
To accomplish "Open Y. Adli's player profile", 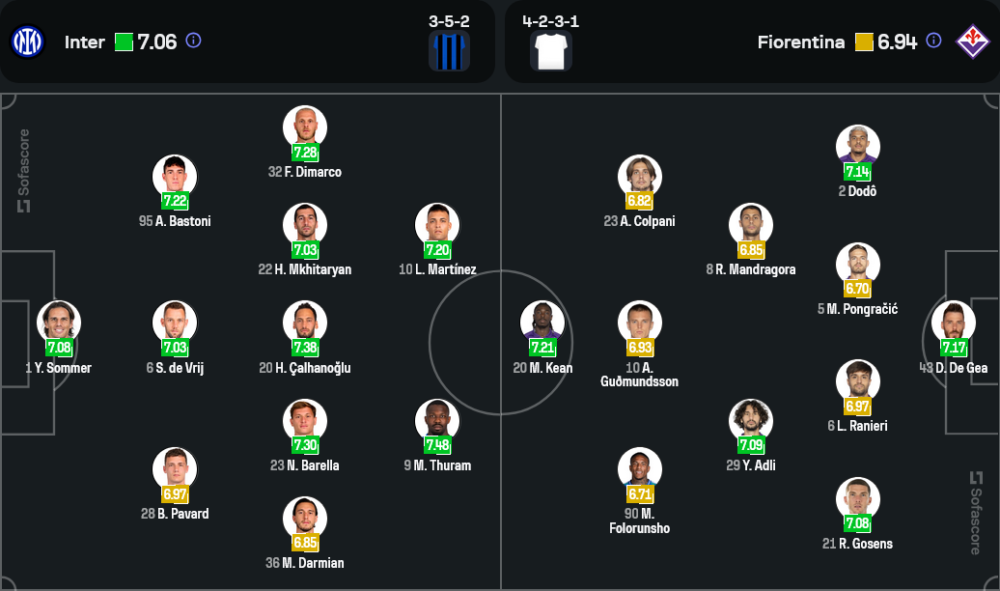I will [x=751, y=421].
